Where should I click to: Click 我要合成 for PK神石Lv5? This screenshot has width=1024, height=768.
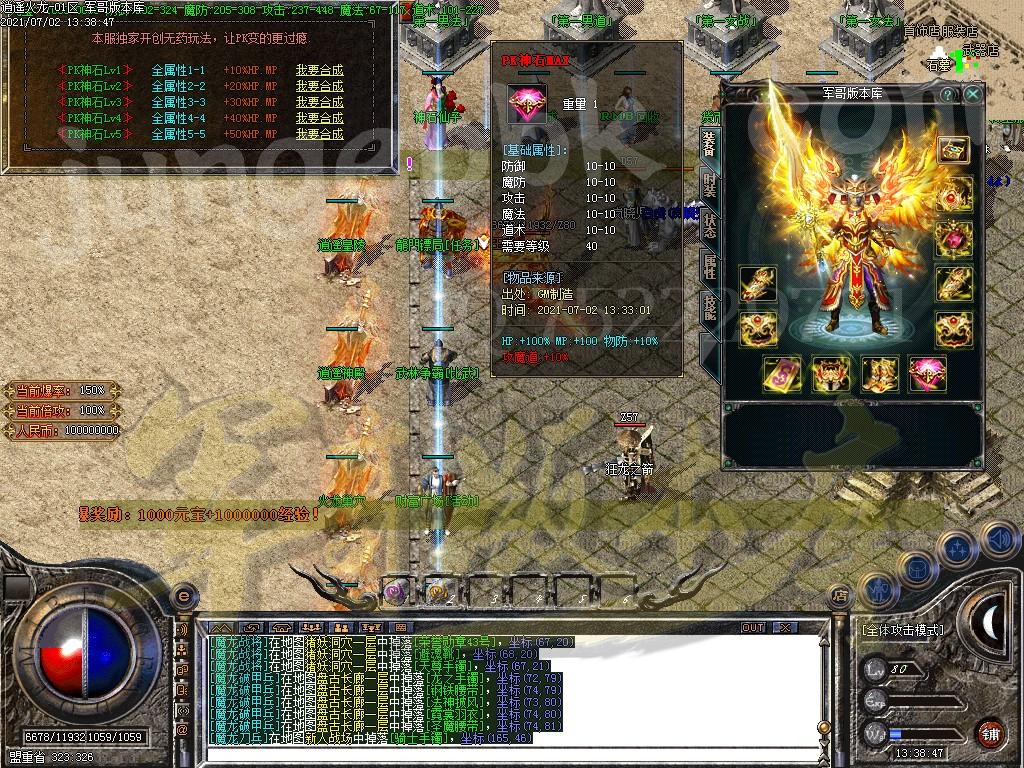click(x=319, y=134)
